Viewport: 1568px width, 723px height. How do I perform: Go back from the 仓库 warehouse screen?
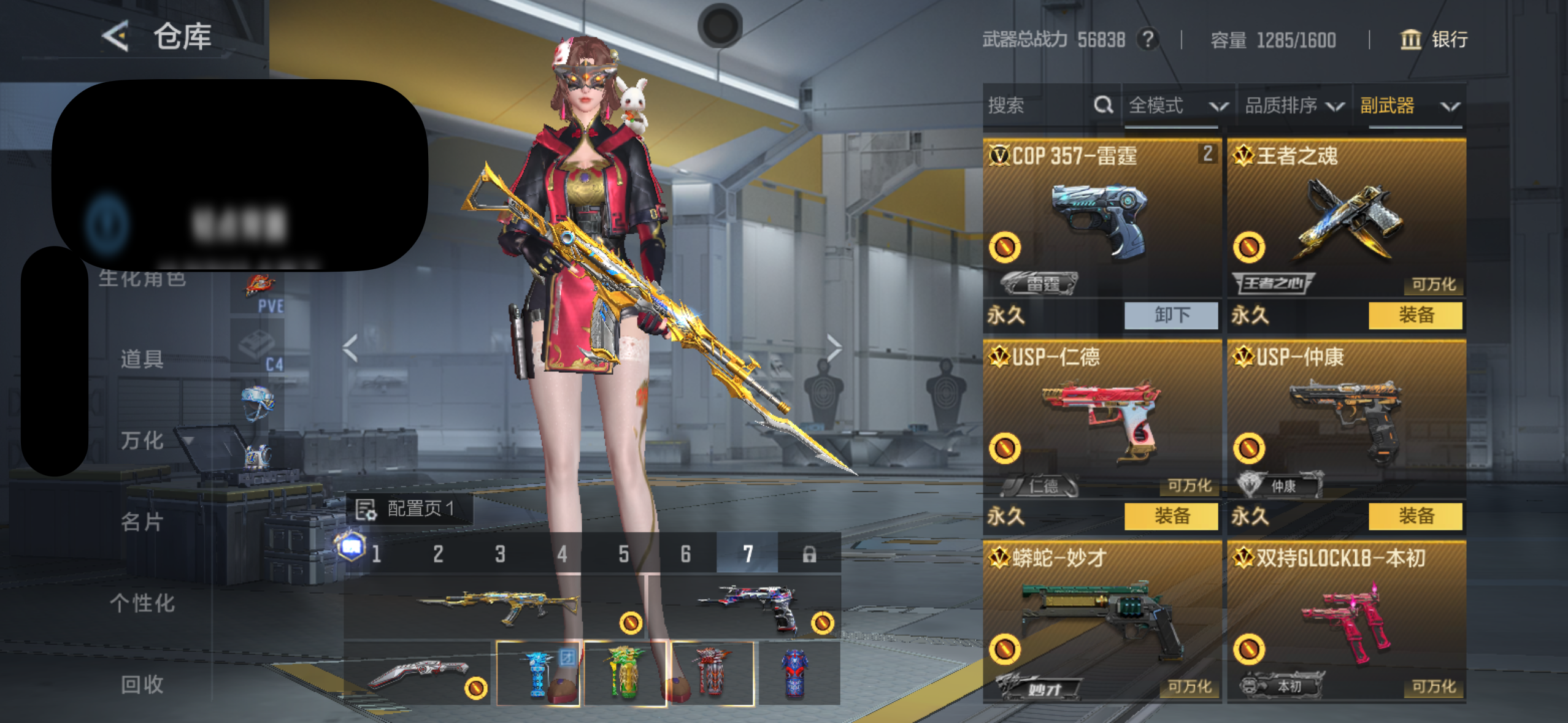click(115, 36)
